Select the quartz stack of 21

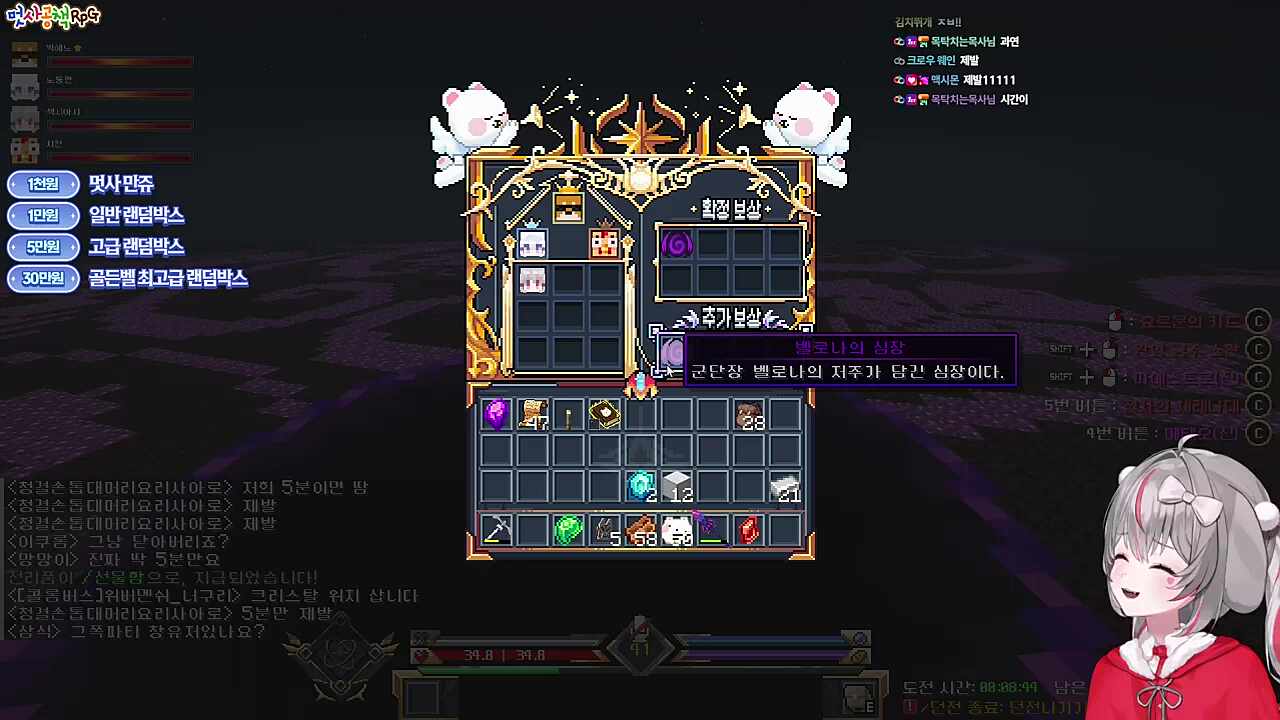coord(785,487)
